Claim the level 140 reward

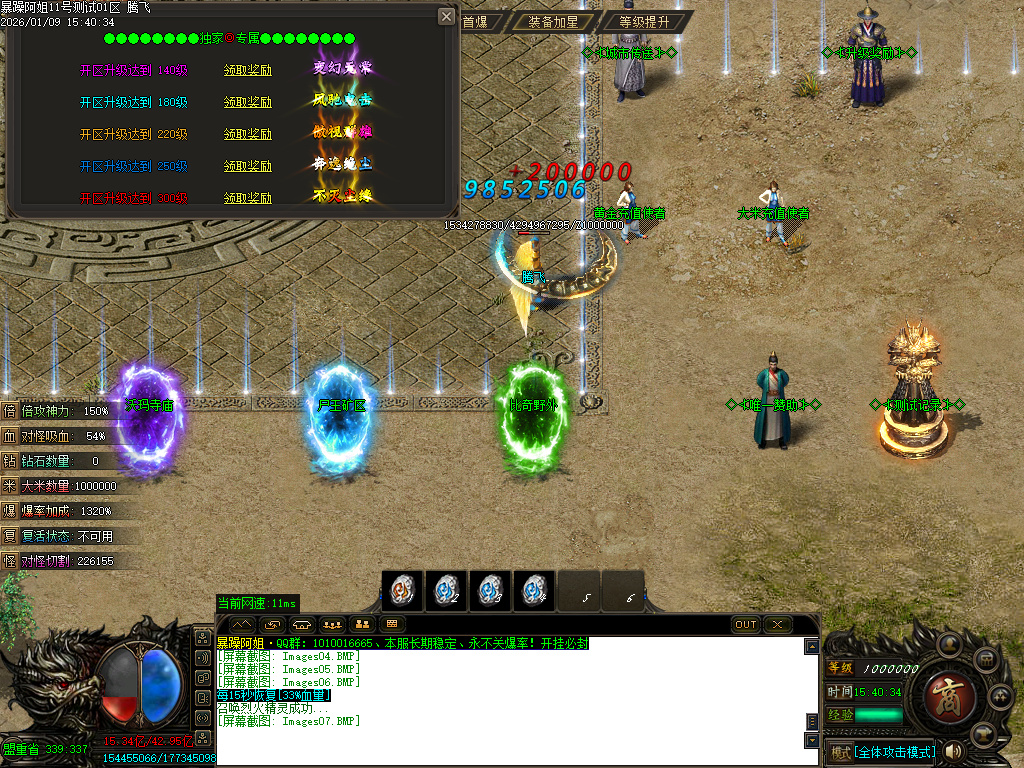click(247, 70)
